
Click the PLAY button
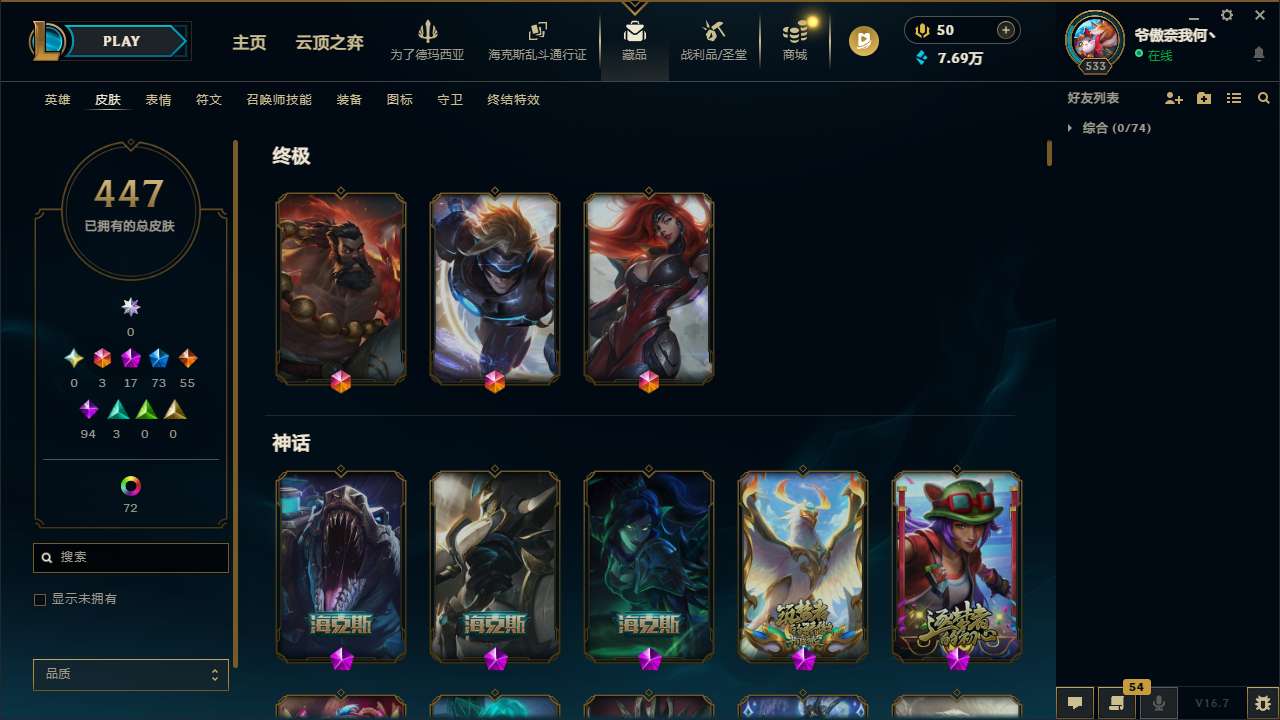121,41
